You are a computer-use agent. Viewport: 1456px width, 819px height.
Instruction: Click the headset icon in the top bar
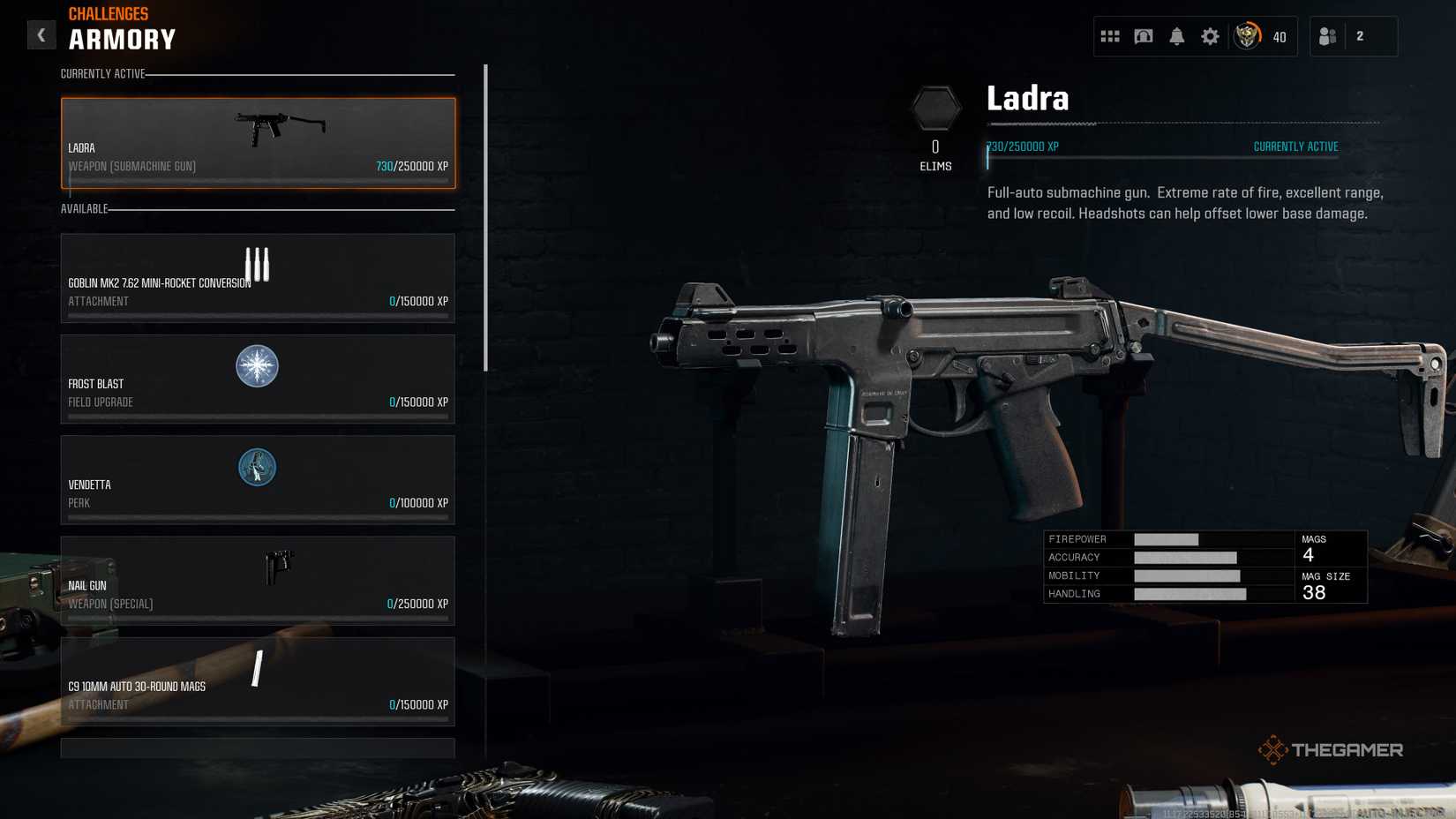(1144, 36)
